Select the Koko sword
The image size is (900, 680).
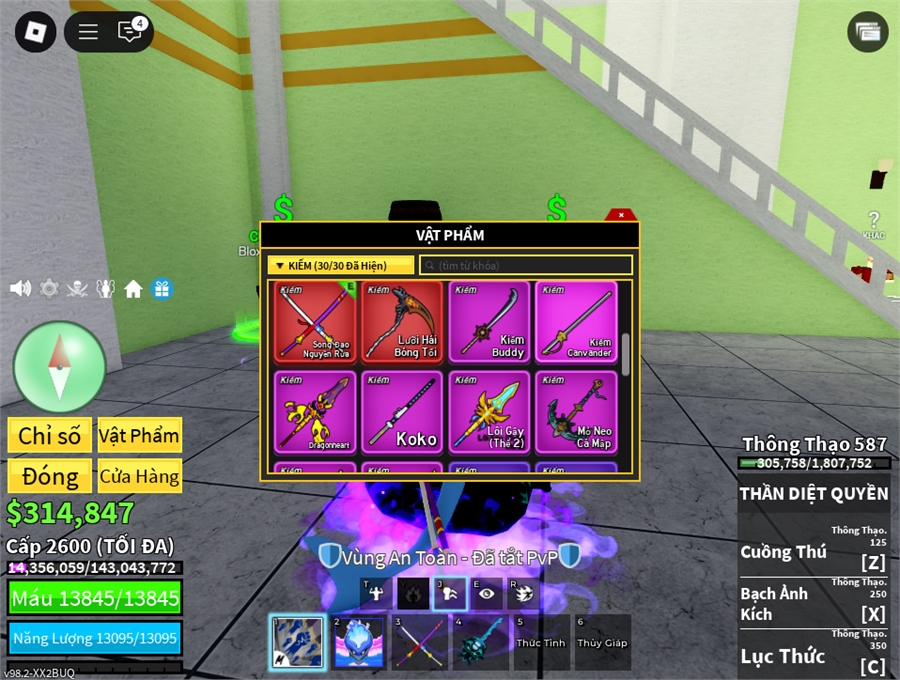(402, 410)
